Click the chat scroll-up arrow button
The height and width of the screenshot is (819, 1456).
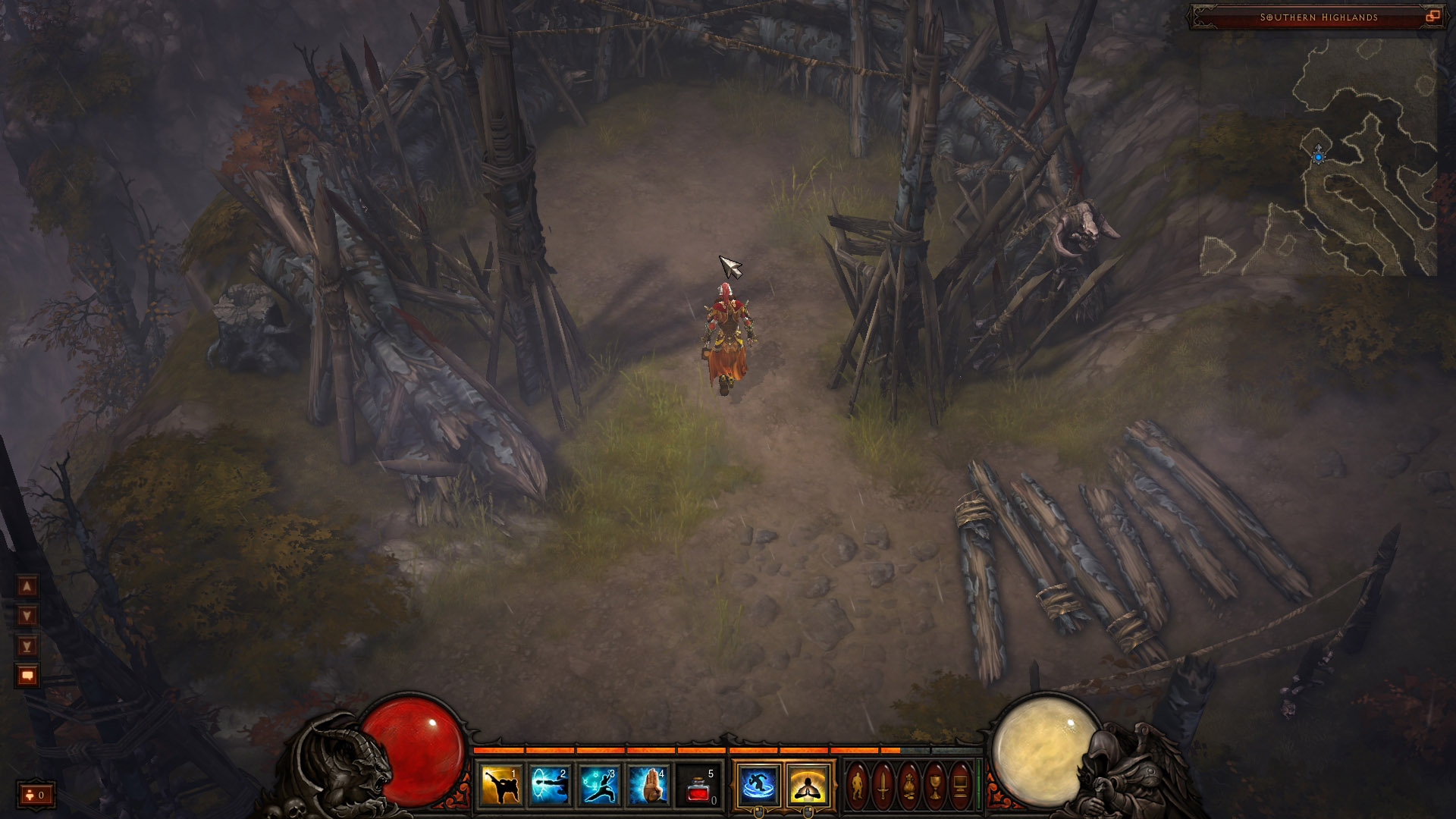[27, 586]
